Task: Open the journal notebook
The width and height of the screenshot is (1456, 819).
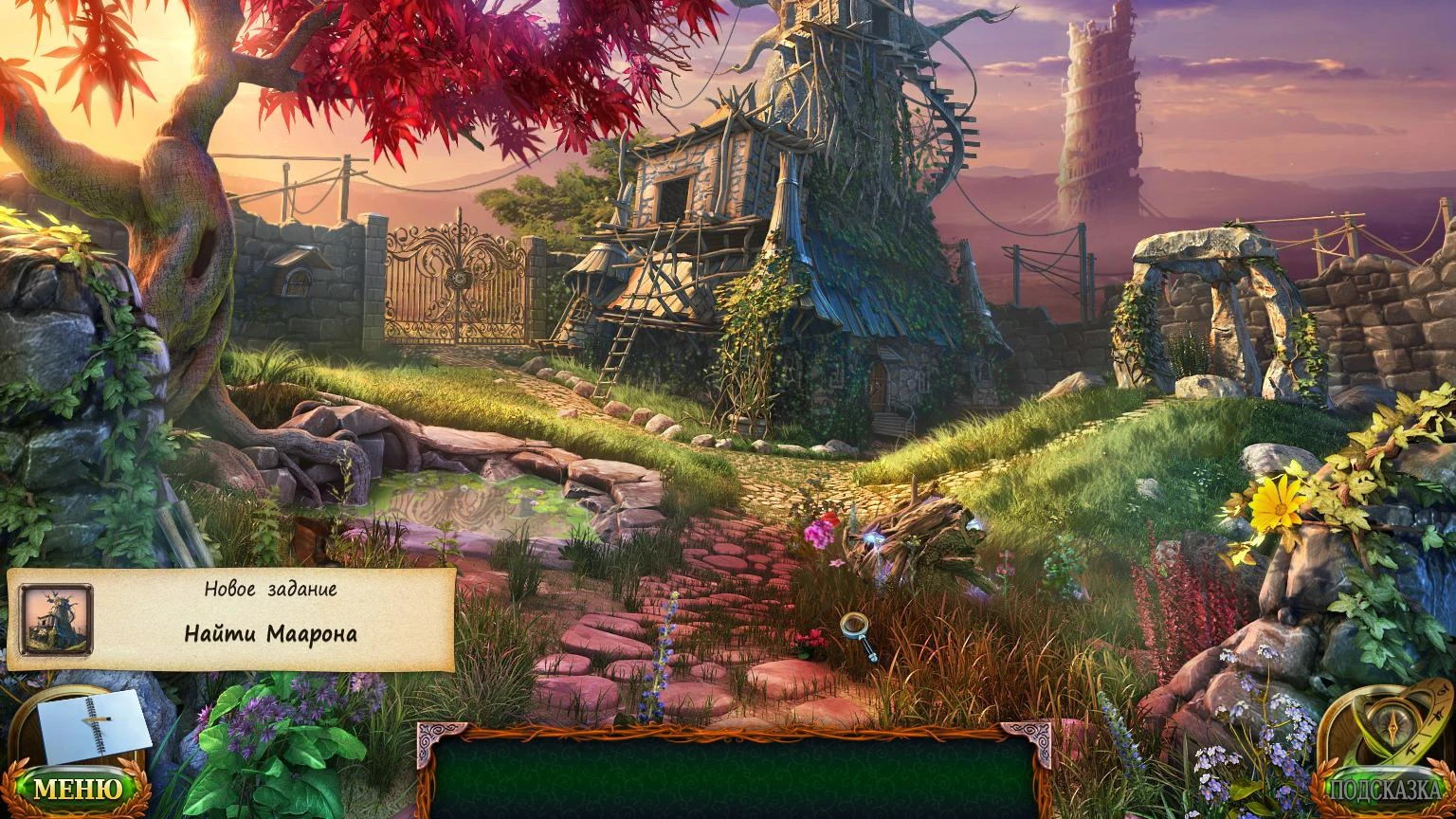Action: pos(93,727)
